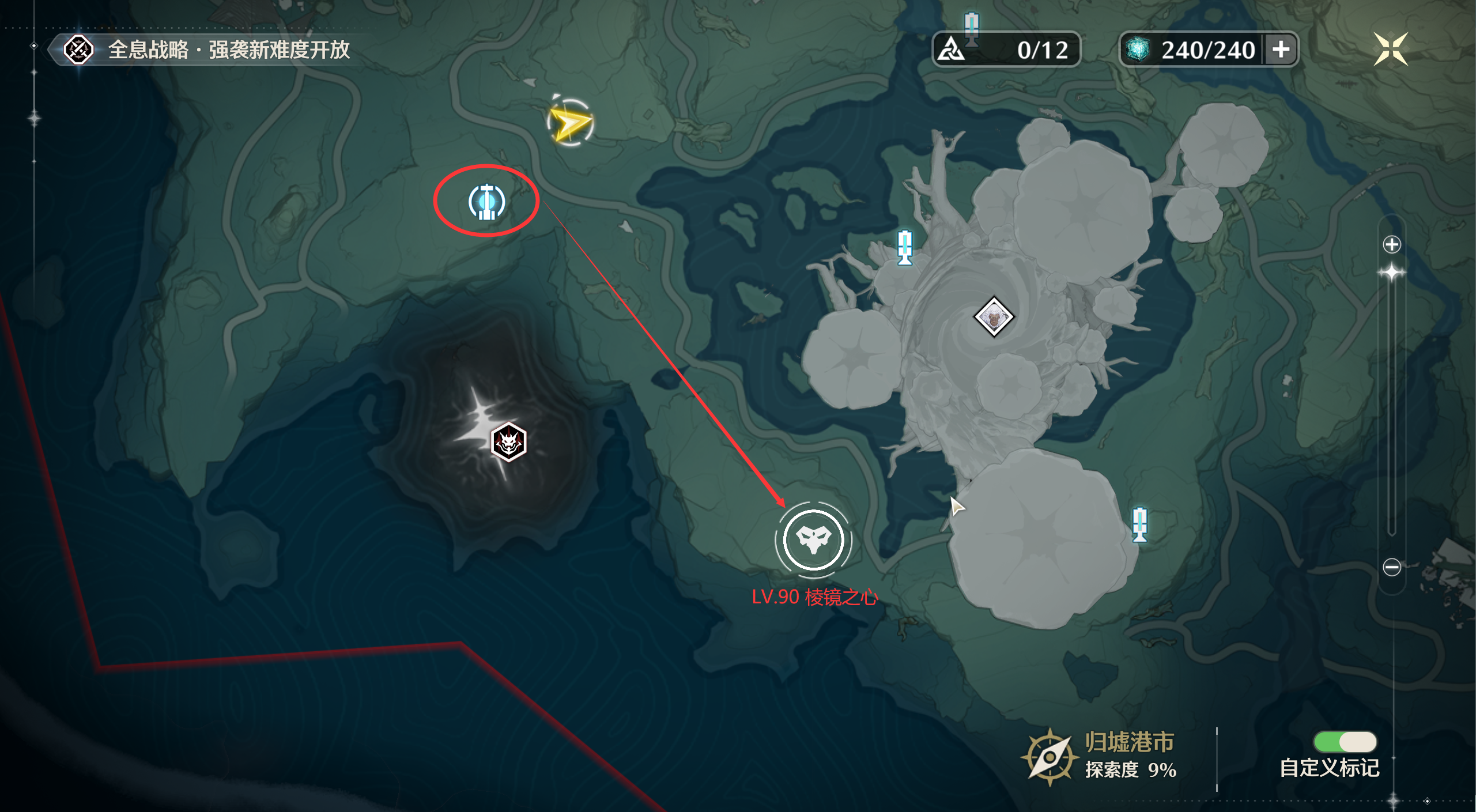Close the map screen

click(x=1390, y=49)
